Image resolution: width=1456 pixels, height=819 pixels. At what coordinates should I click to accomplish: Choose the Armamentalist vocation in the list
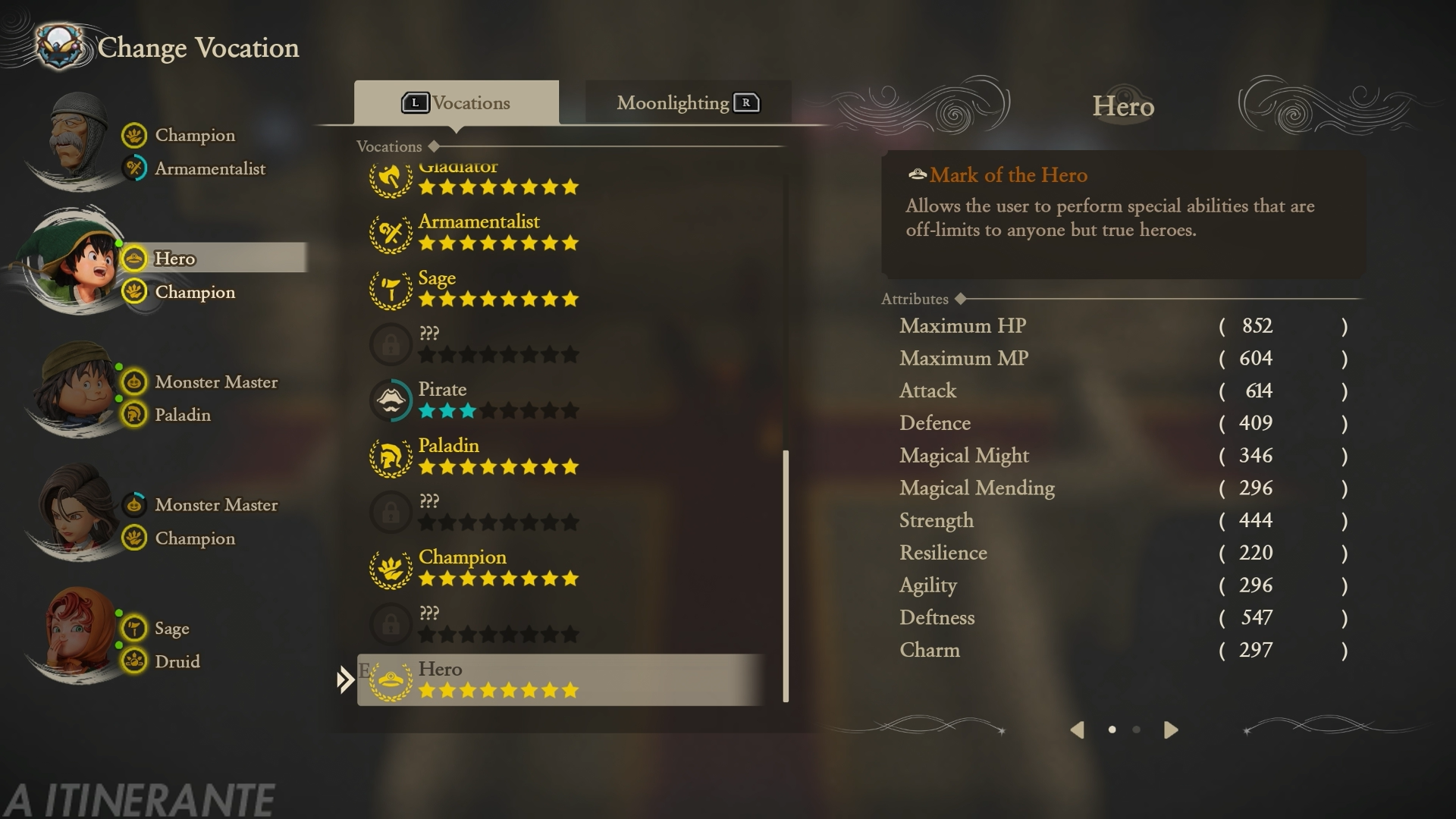click(x=479, y=232)
